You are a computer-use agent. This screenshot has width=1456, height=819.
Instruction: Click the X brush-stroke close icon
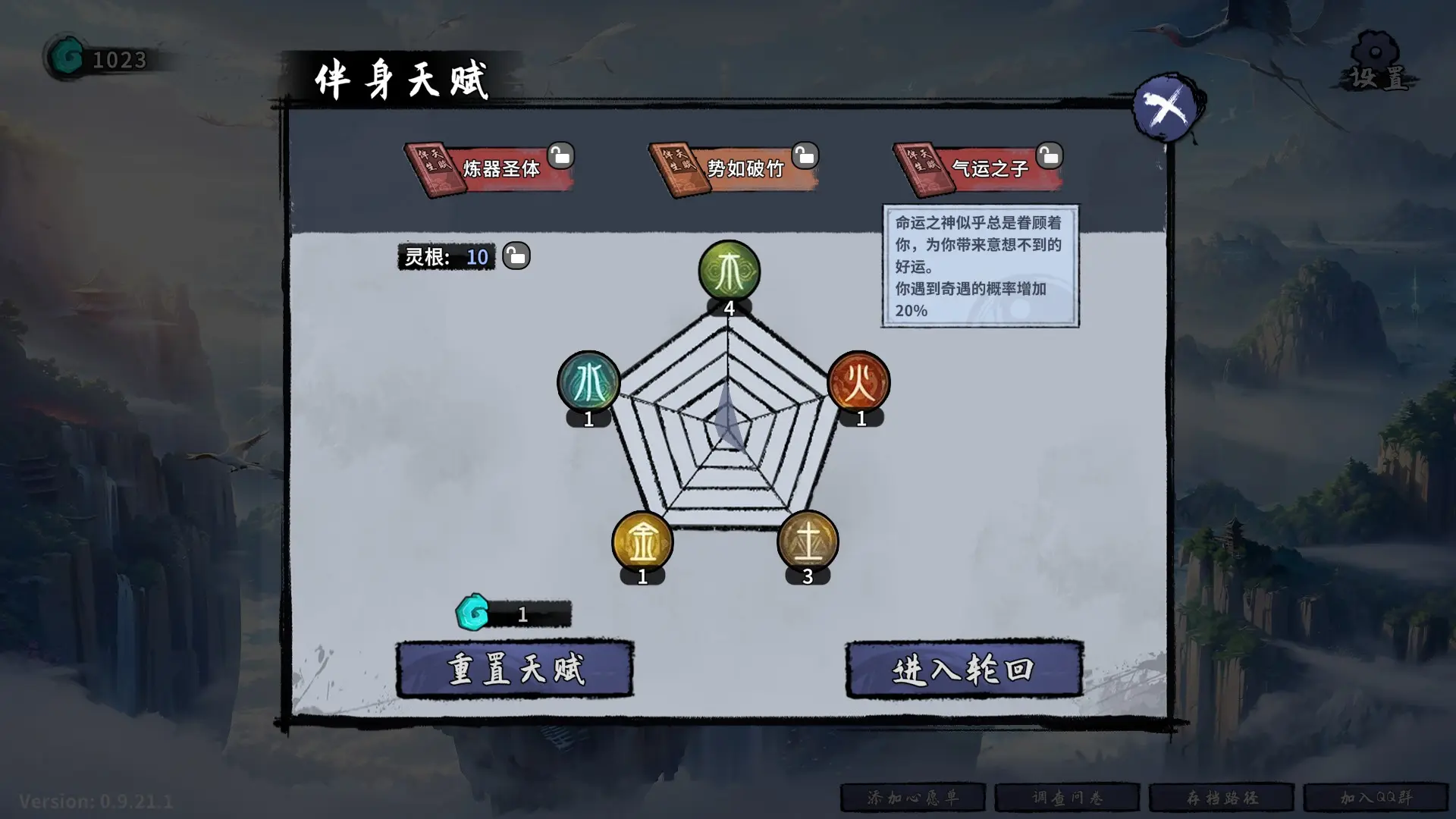coord(1167,105)
